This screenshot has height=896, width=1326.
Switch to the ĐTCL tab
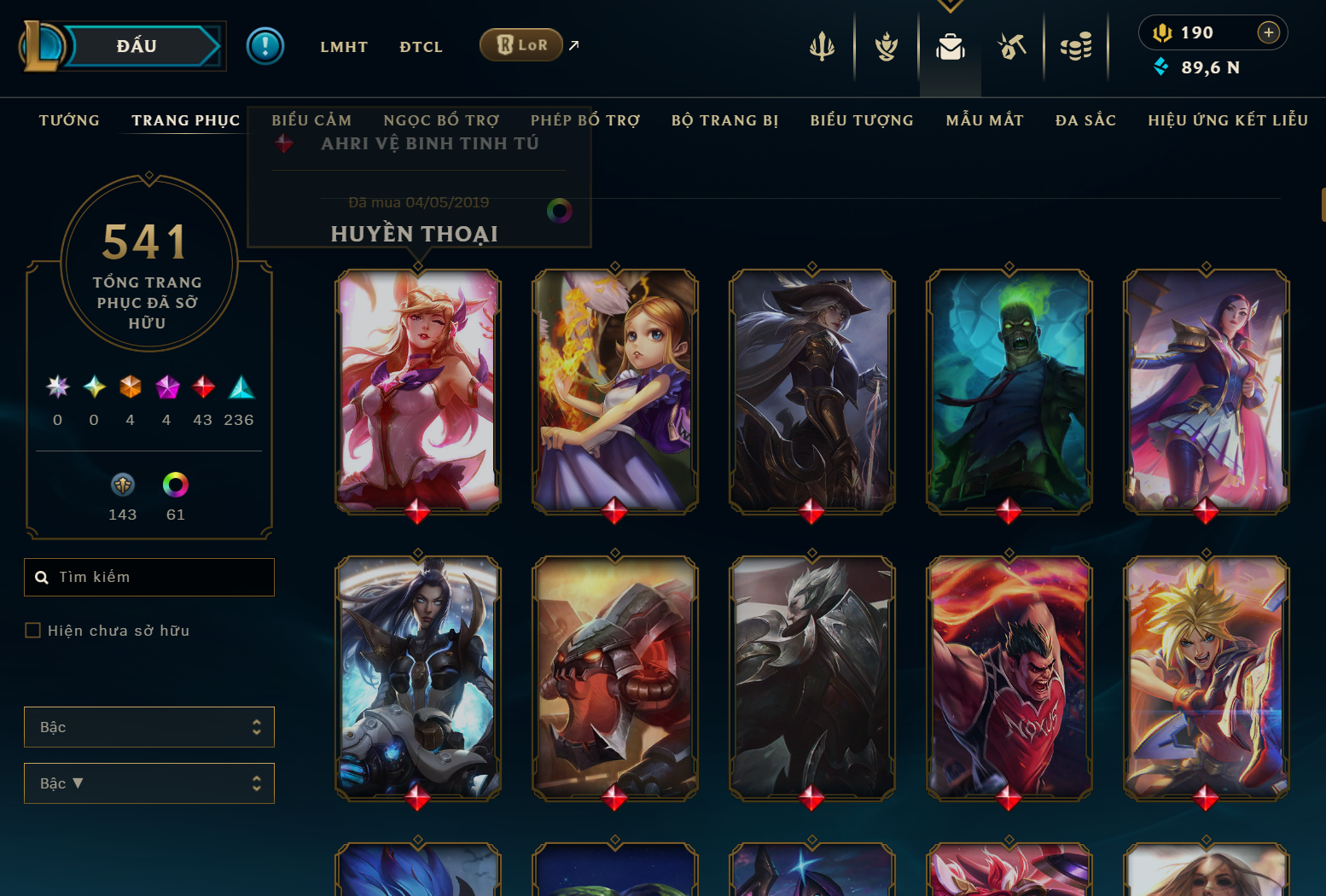421,47
